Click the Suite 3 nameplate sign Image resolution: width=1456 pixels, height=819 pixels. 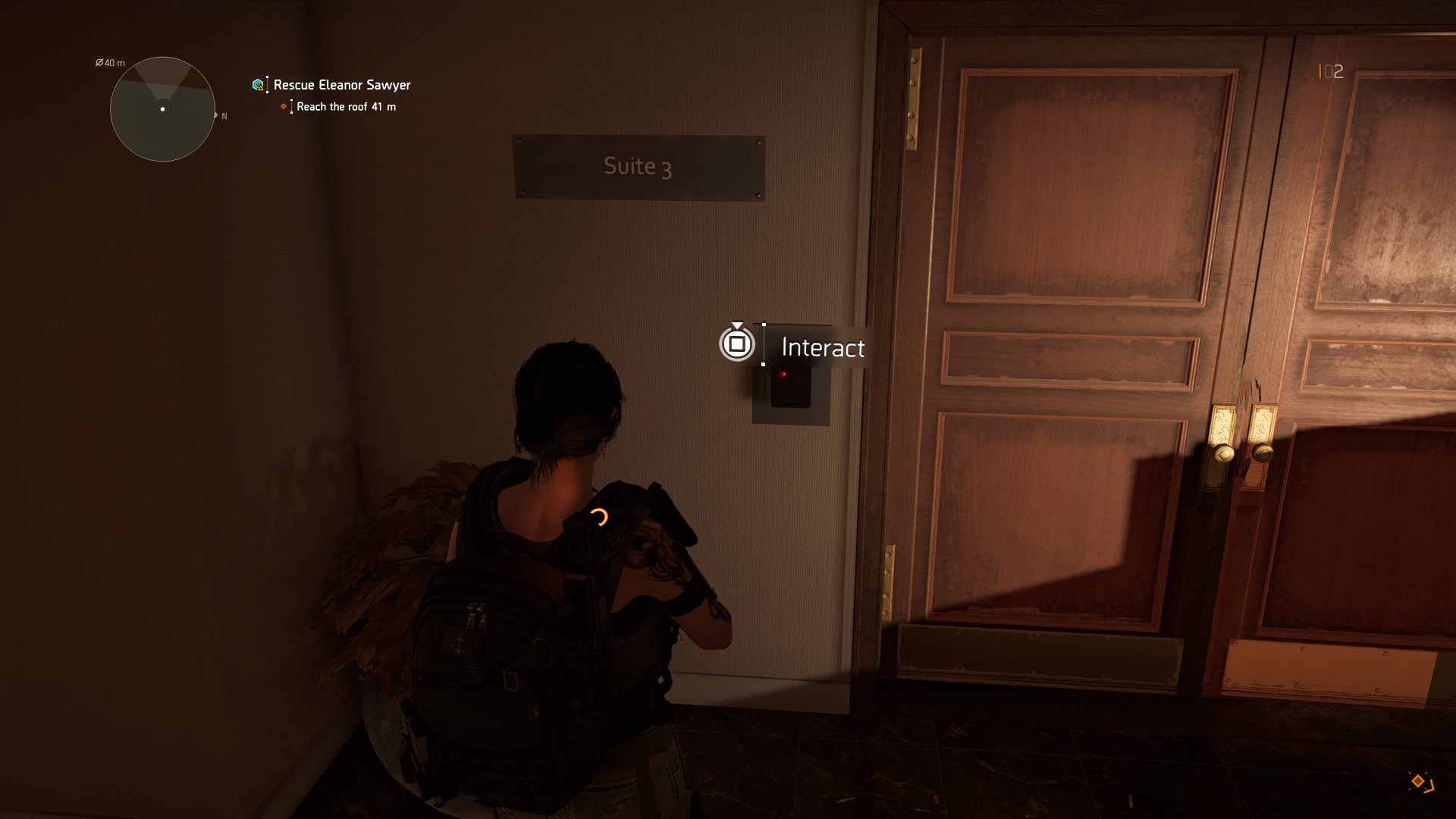638,168
